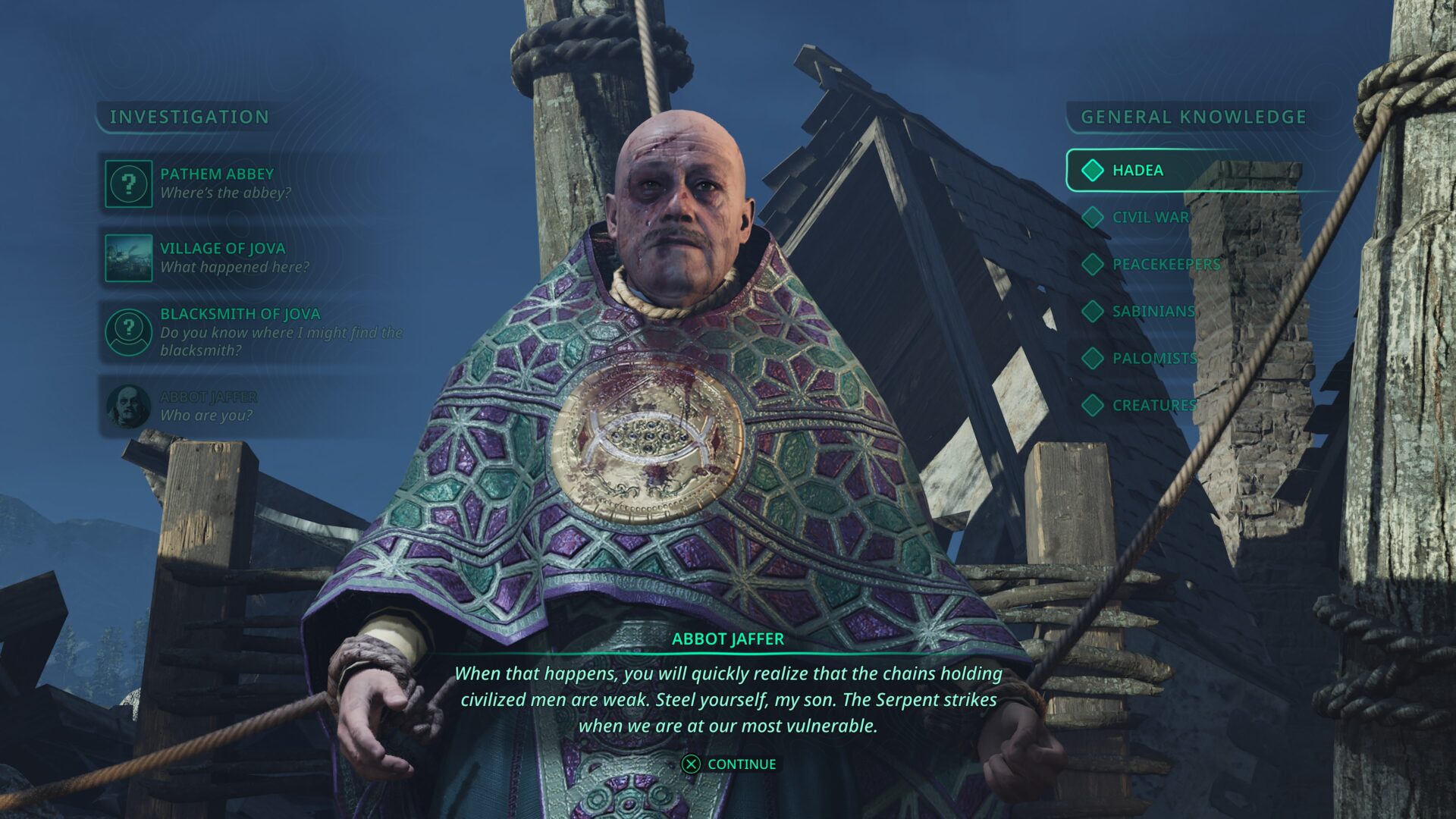The image size is (1456, 819).
Task: Open the Civil War topic
Action: point(1150,218)
